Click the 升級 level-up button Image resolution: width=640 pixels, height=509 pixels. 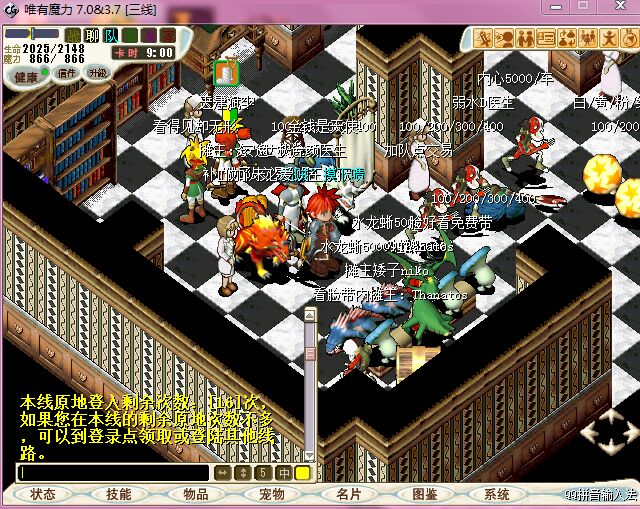[x=98, y=73]
